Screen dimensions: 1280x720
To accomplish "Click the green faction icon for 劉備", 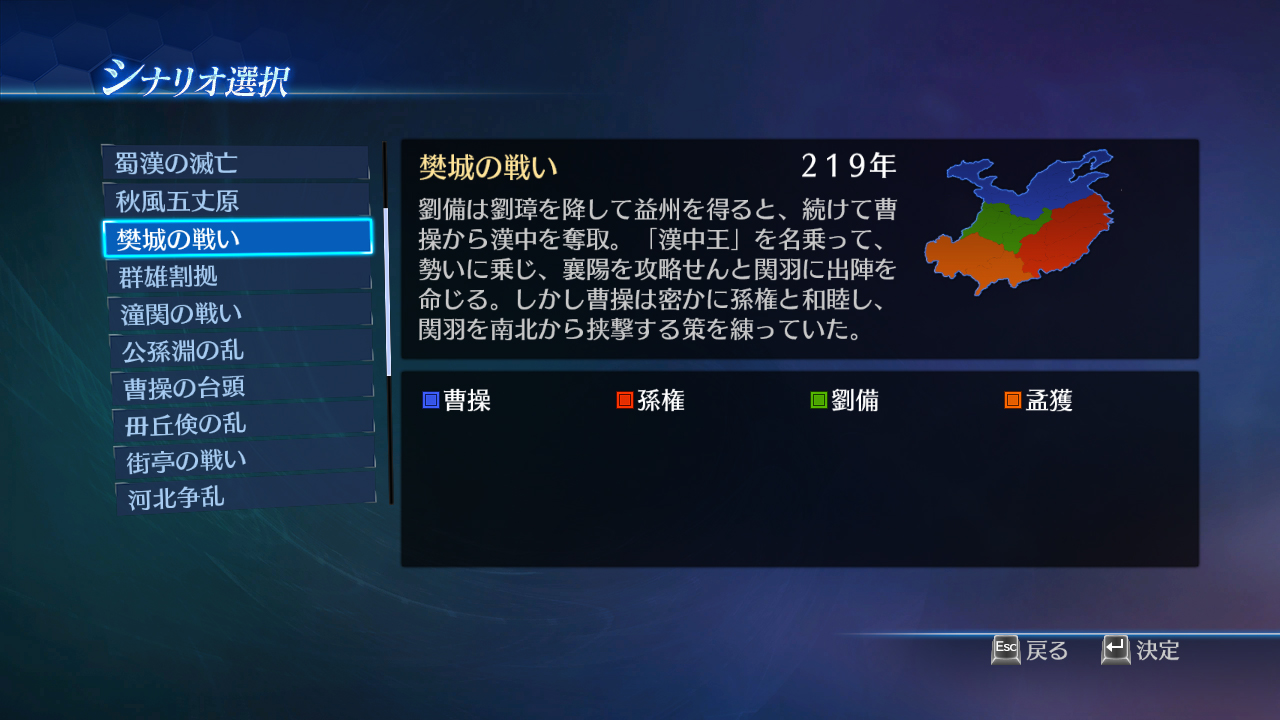I will pyautogui.click(x=817, y=399).
